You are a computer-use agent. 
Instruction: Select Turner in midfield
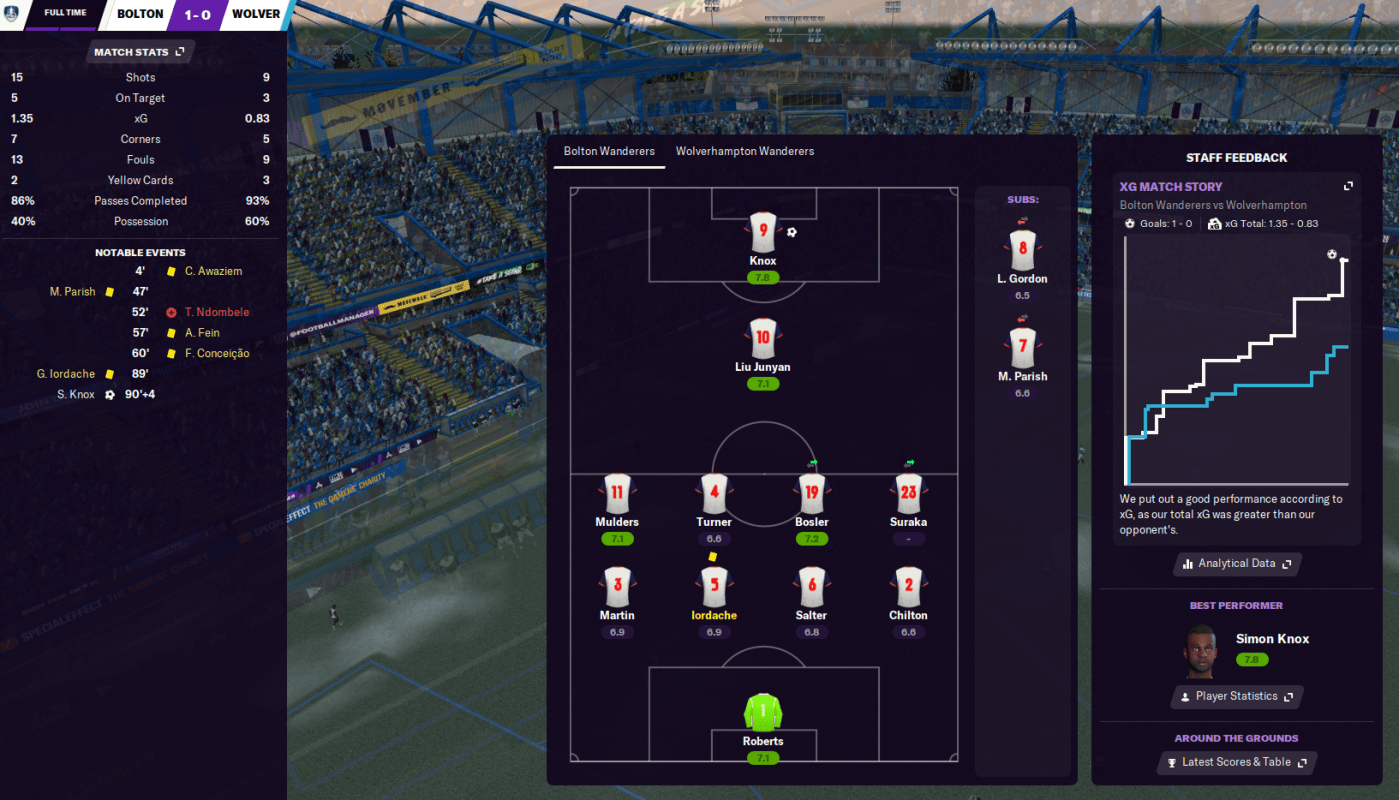click(714, 492)
